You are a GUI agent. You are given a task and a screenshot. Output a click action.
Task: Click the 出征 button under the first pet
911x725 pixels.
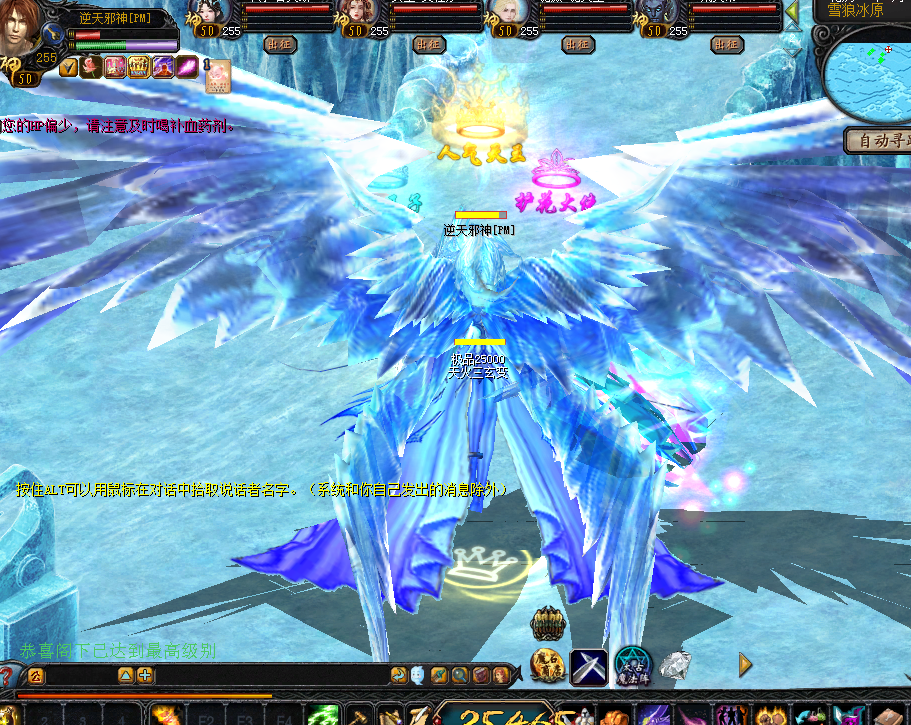tap(279, 45)
